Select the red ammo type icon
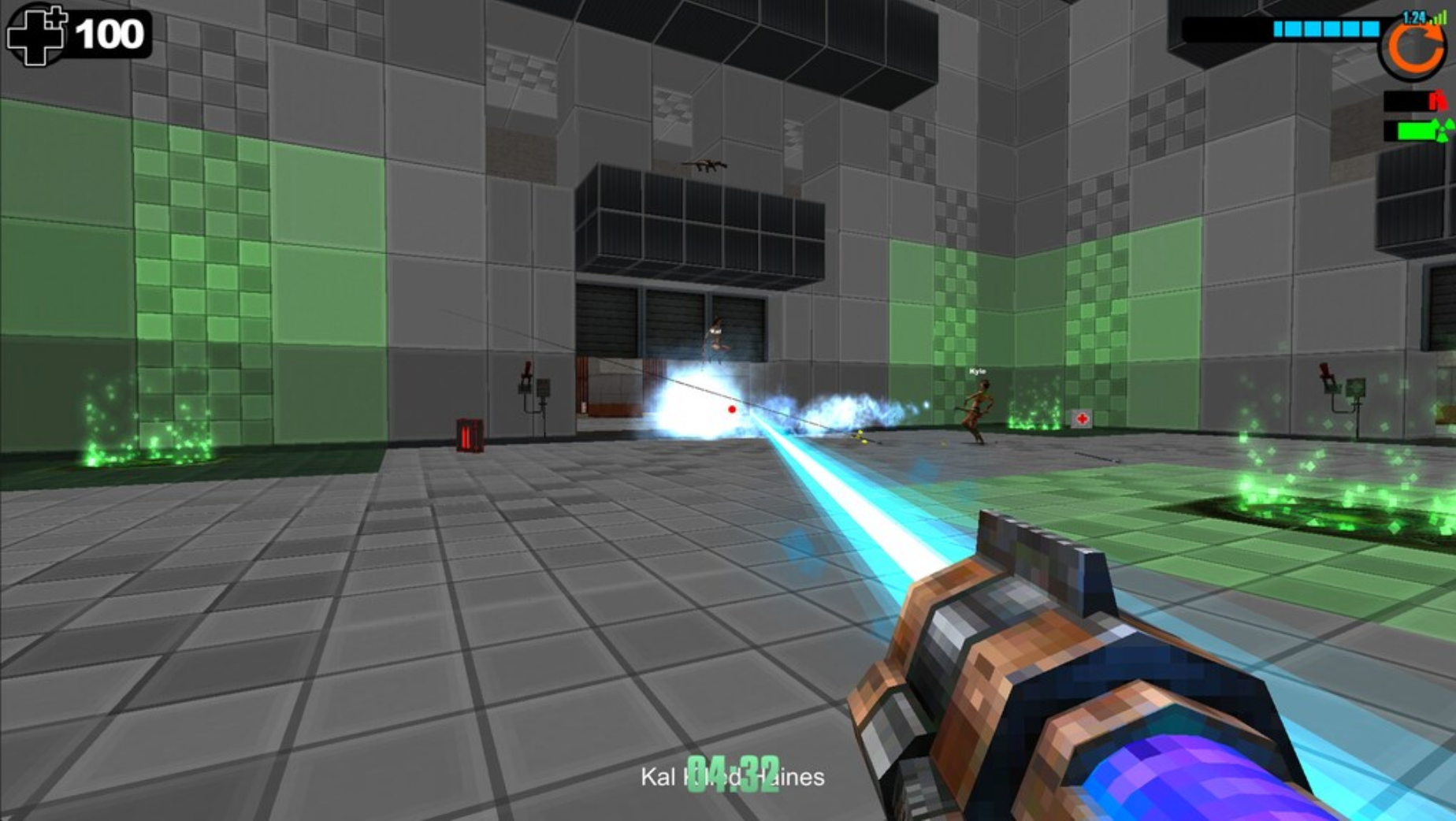Viewport: 1456px width, 821px height. (1438, 101)
